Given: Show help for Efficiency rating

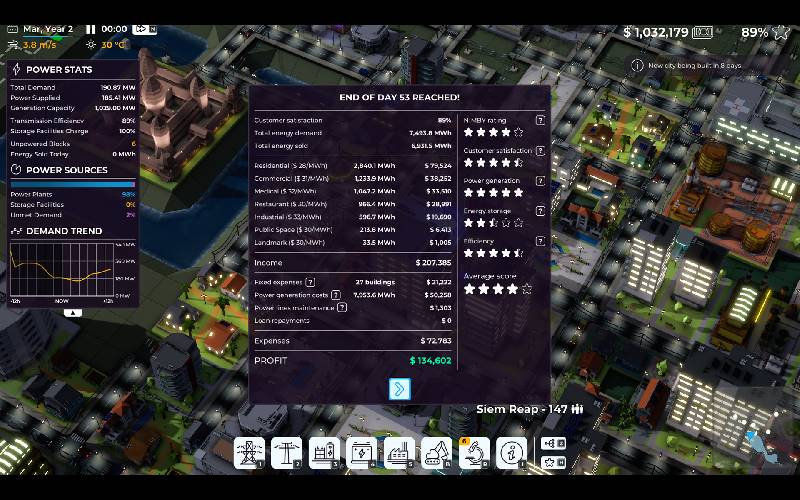Looking at the screenshot, I should point(541,241).
